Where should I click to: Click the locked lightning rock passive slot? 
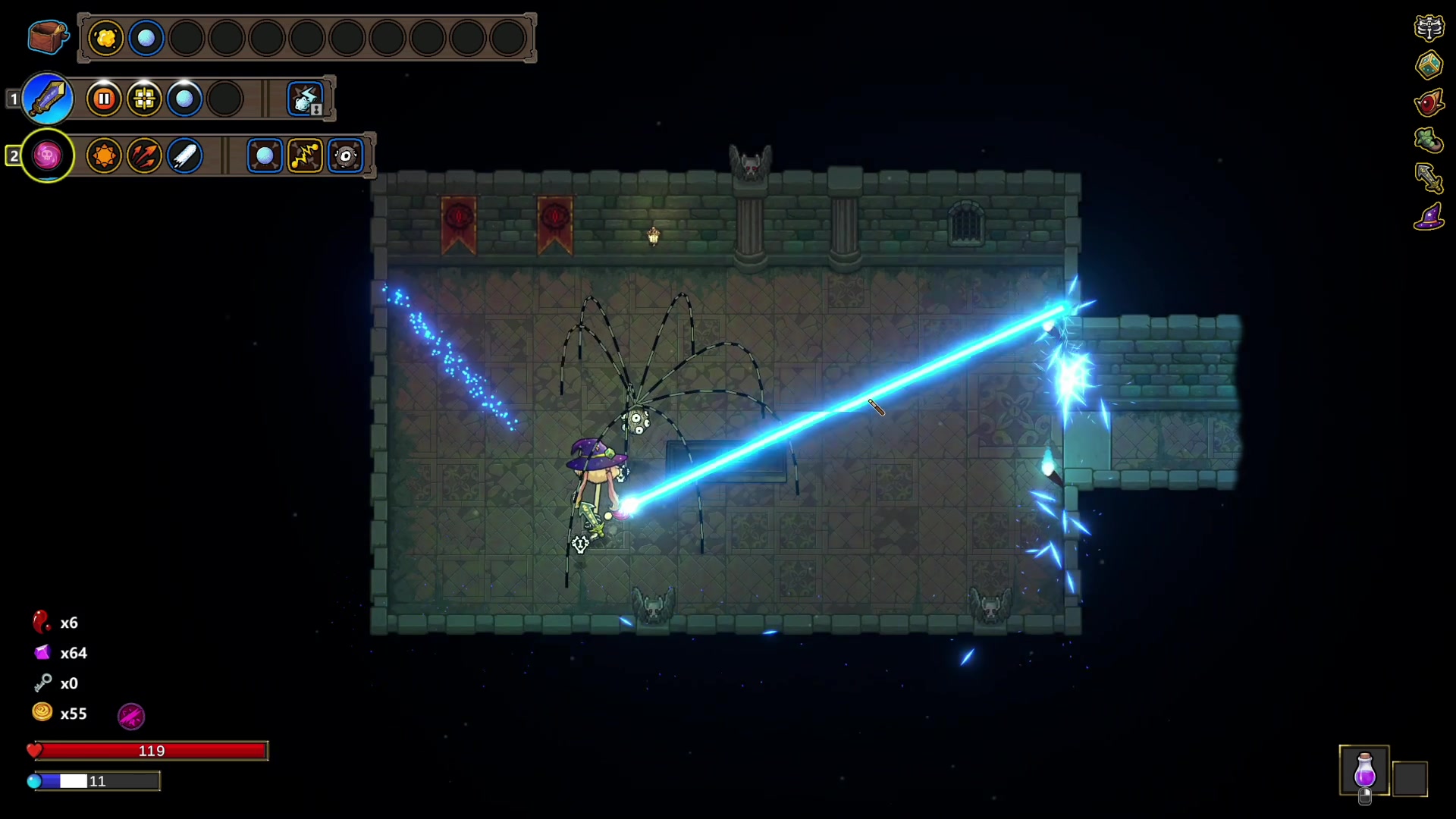(x=306, y=99)
